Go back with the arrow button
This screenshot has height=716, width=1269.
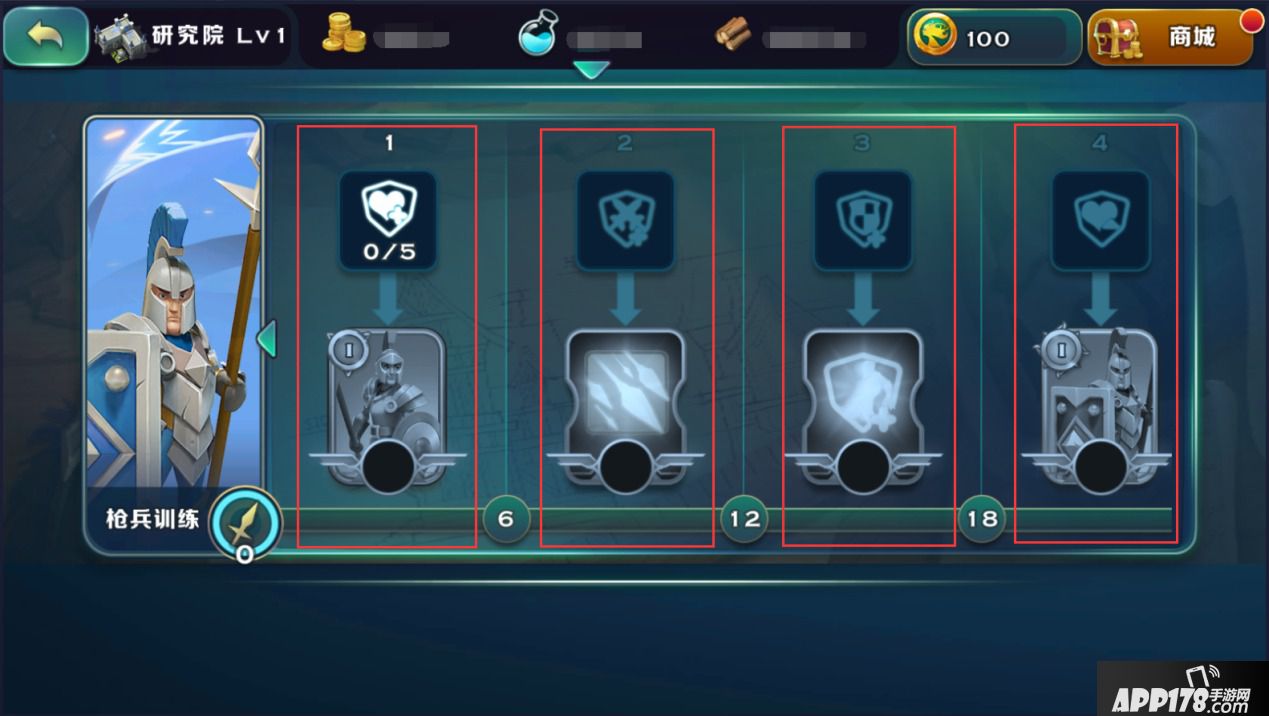pyautogui.click(x=46, y=37)
